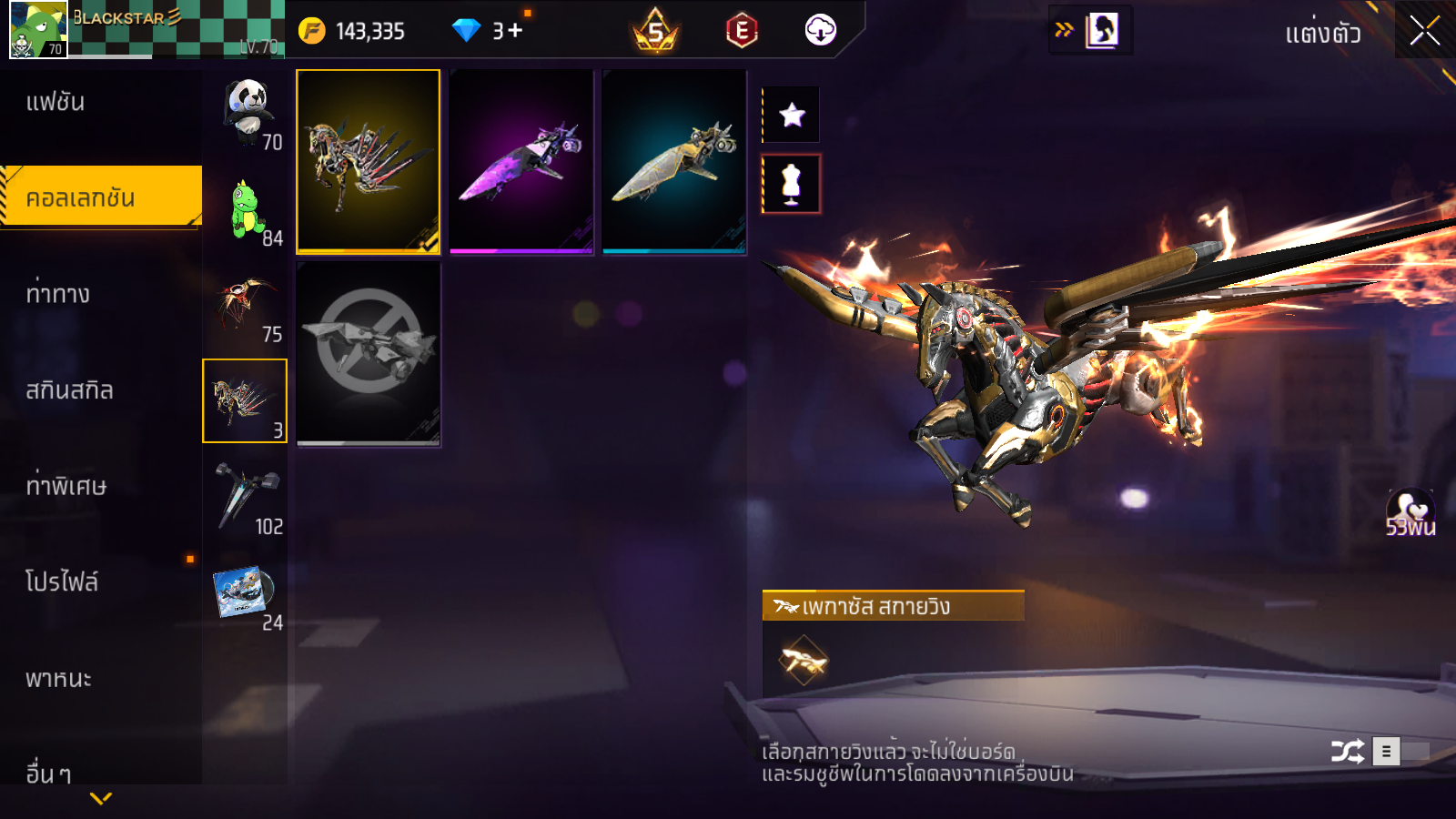Select the panda pet subcategory
The width and height of the screenshot is (1456, 819).
point(246,113)
